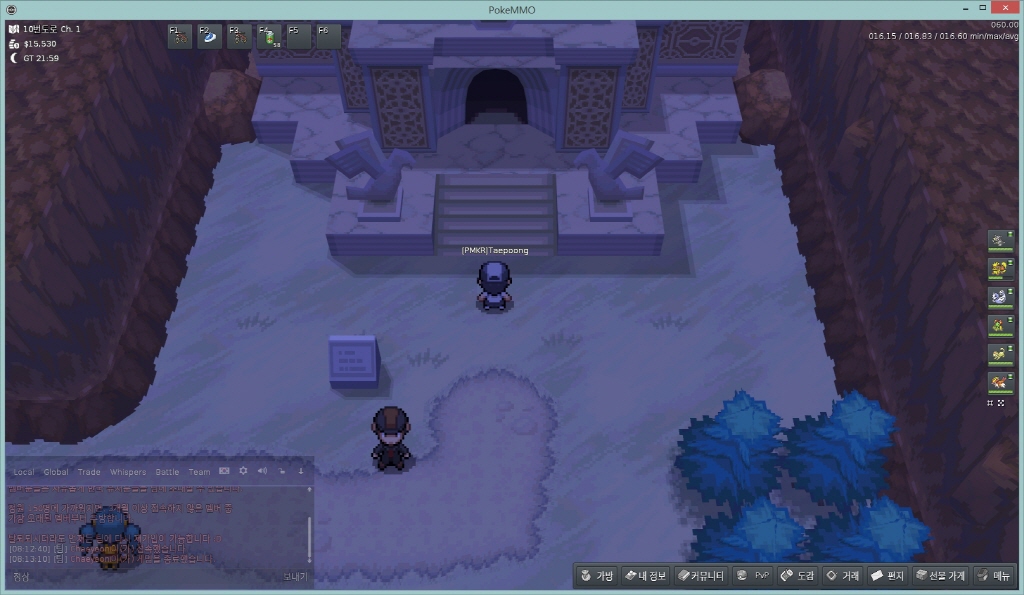
Task: Open the 편지 (mail) button
Action: pyautogui.click(x=887, y=576)
